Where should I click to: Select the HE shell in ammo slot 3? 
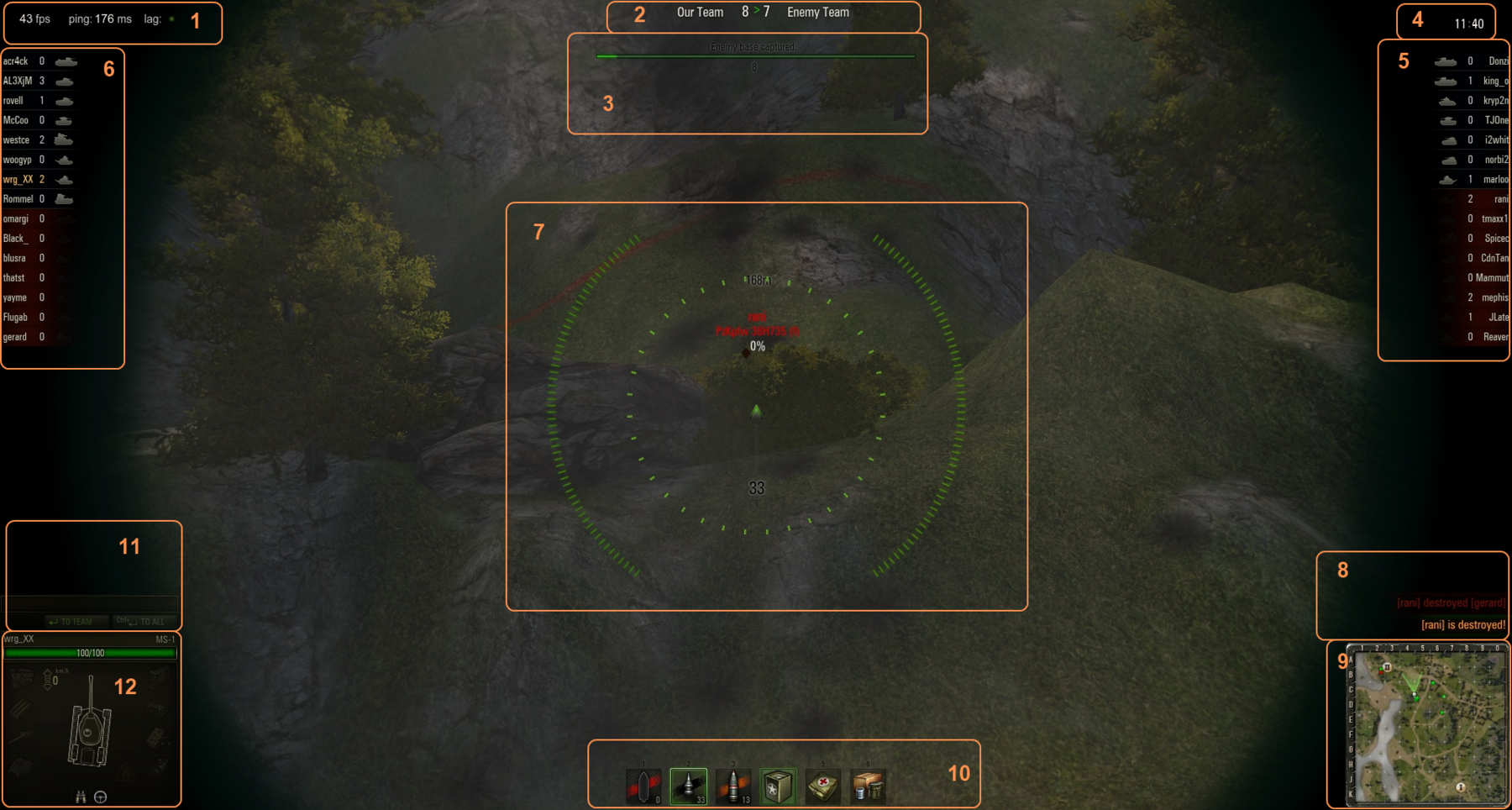733,786
